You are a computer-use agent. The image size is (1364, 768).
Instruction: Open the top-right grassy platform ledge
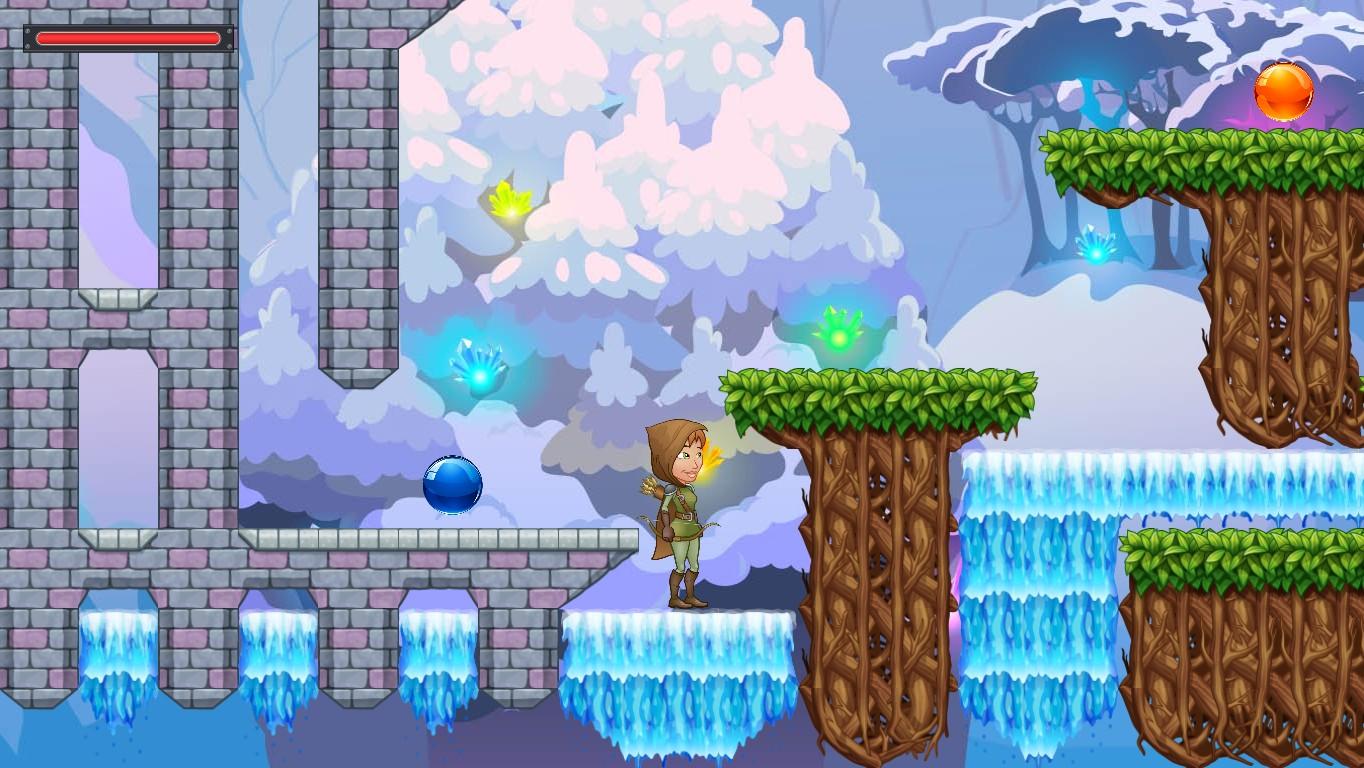(1200, 155)
